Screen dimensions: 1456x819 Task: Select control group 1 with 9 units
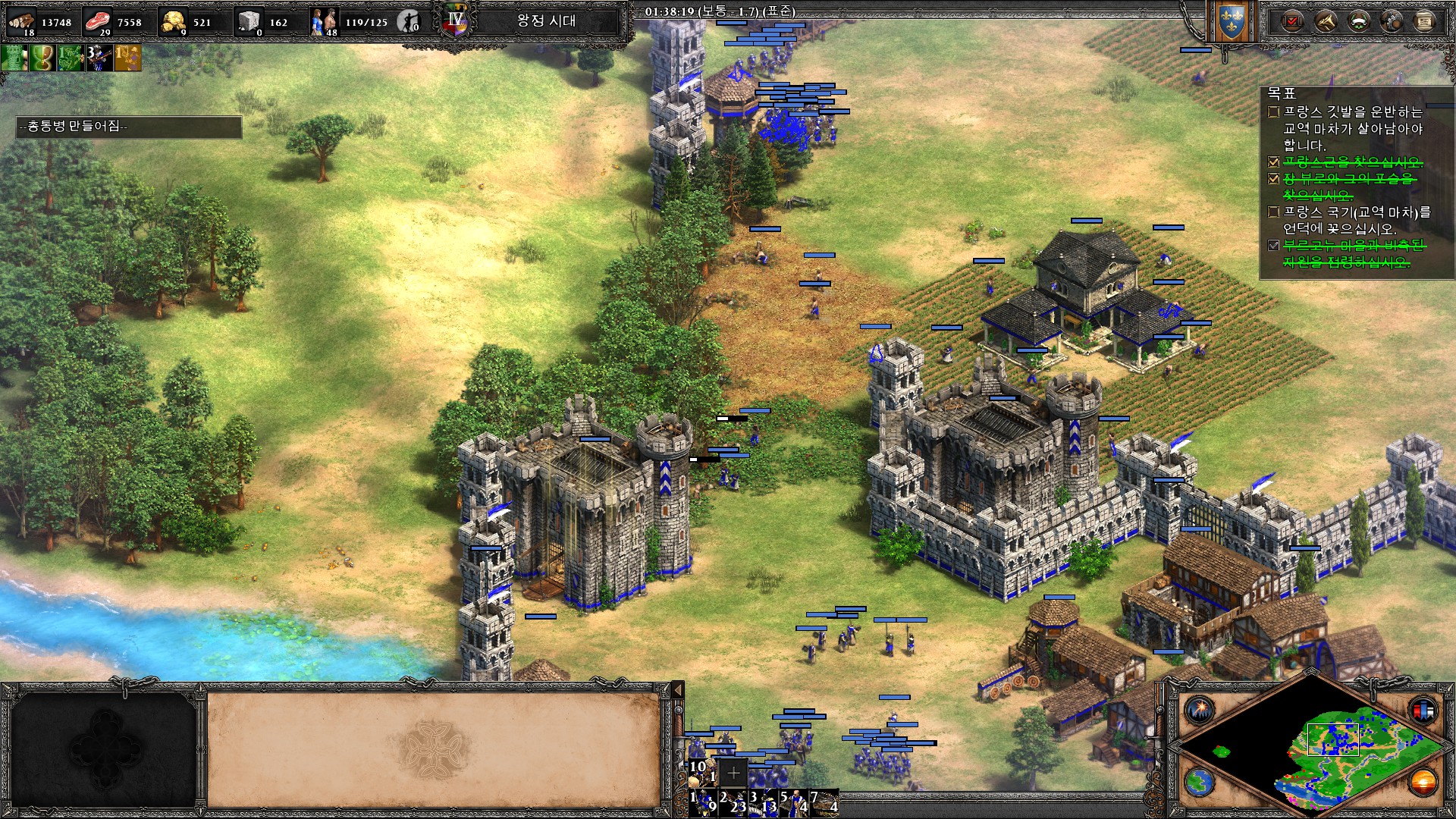(704, 802)
